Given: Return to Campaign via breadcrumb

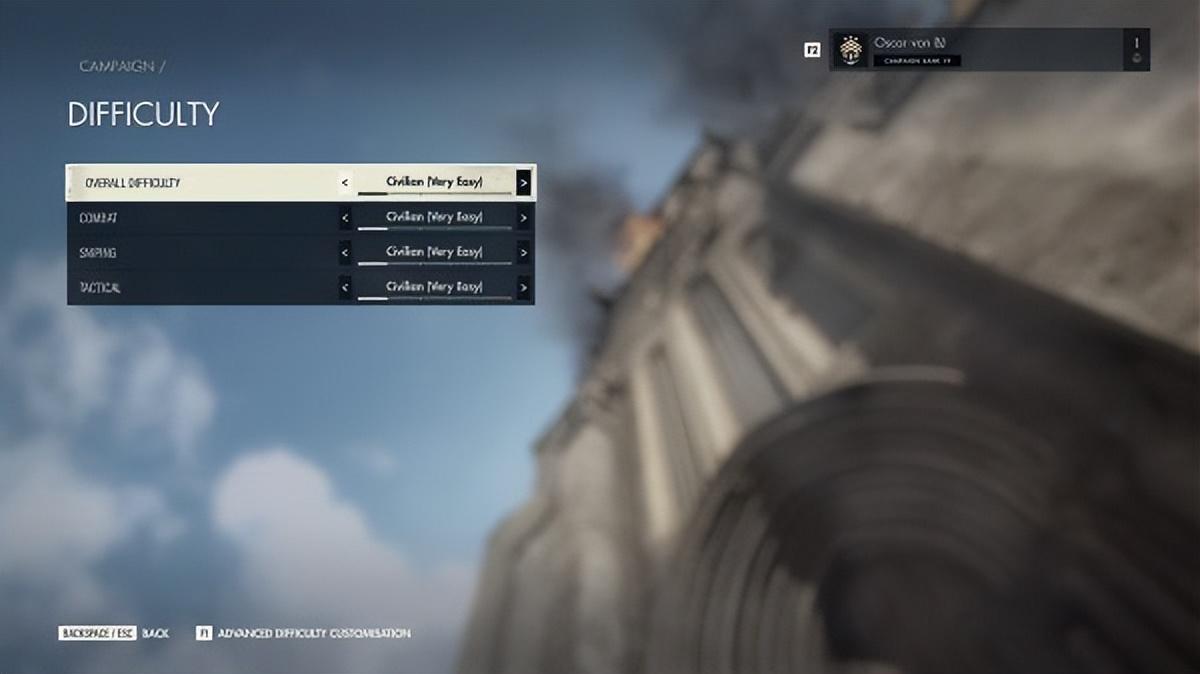Looking at the screenshot, I should pyautogui.click(x=117, y=66).
